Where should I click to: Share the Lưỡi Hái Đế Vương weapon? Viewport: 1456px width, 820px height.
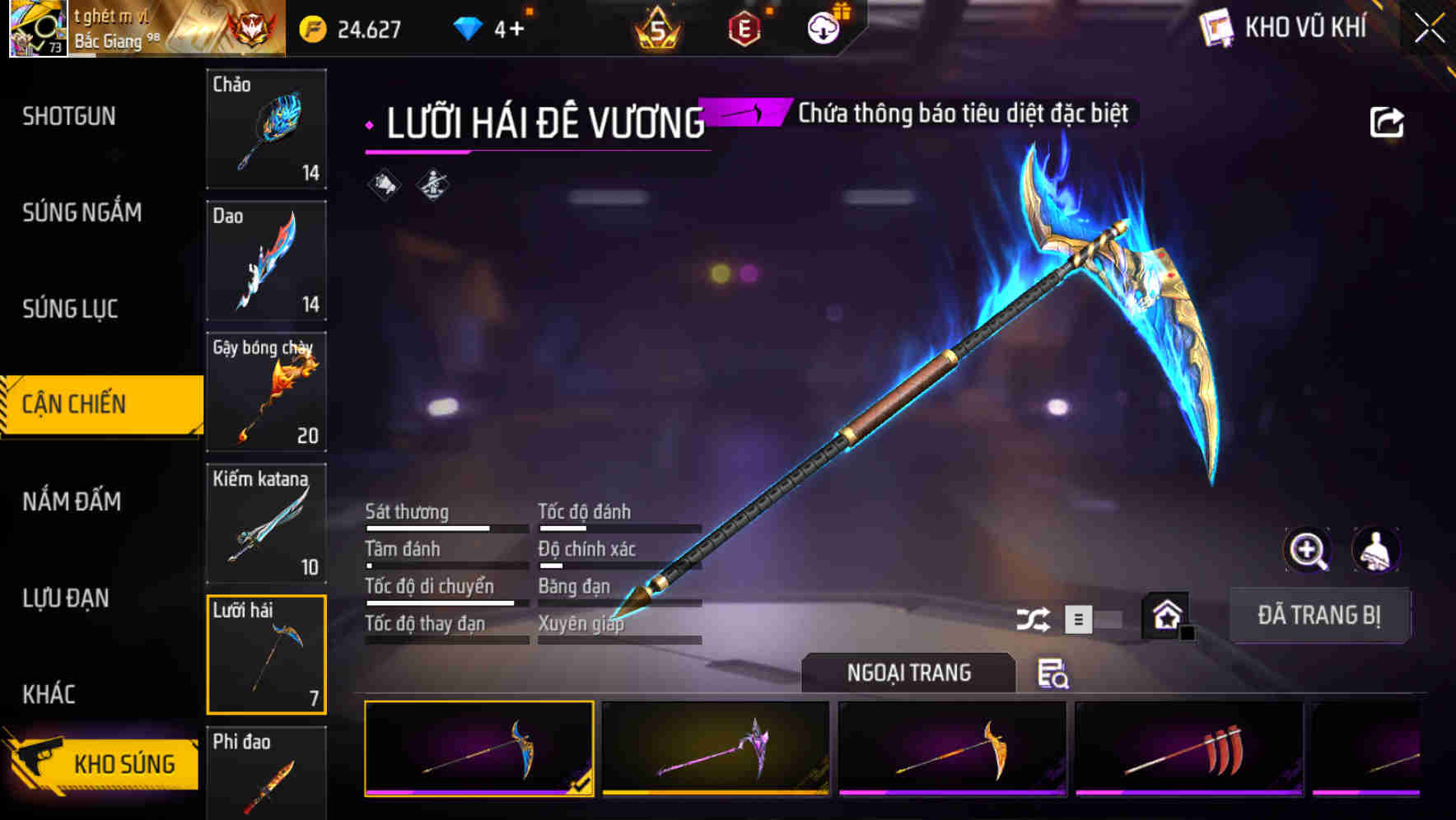(x=1388, y=120)
